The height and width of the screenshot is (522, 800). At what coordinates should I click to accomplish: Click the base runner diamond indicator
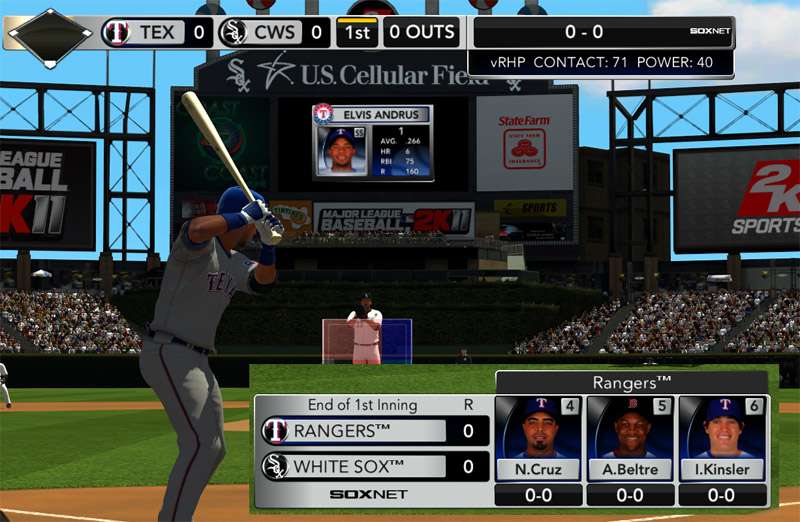click(x=50, y=35)
